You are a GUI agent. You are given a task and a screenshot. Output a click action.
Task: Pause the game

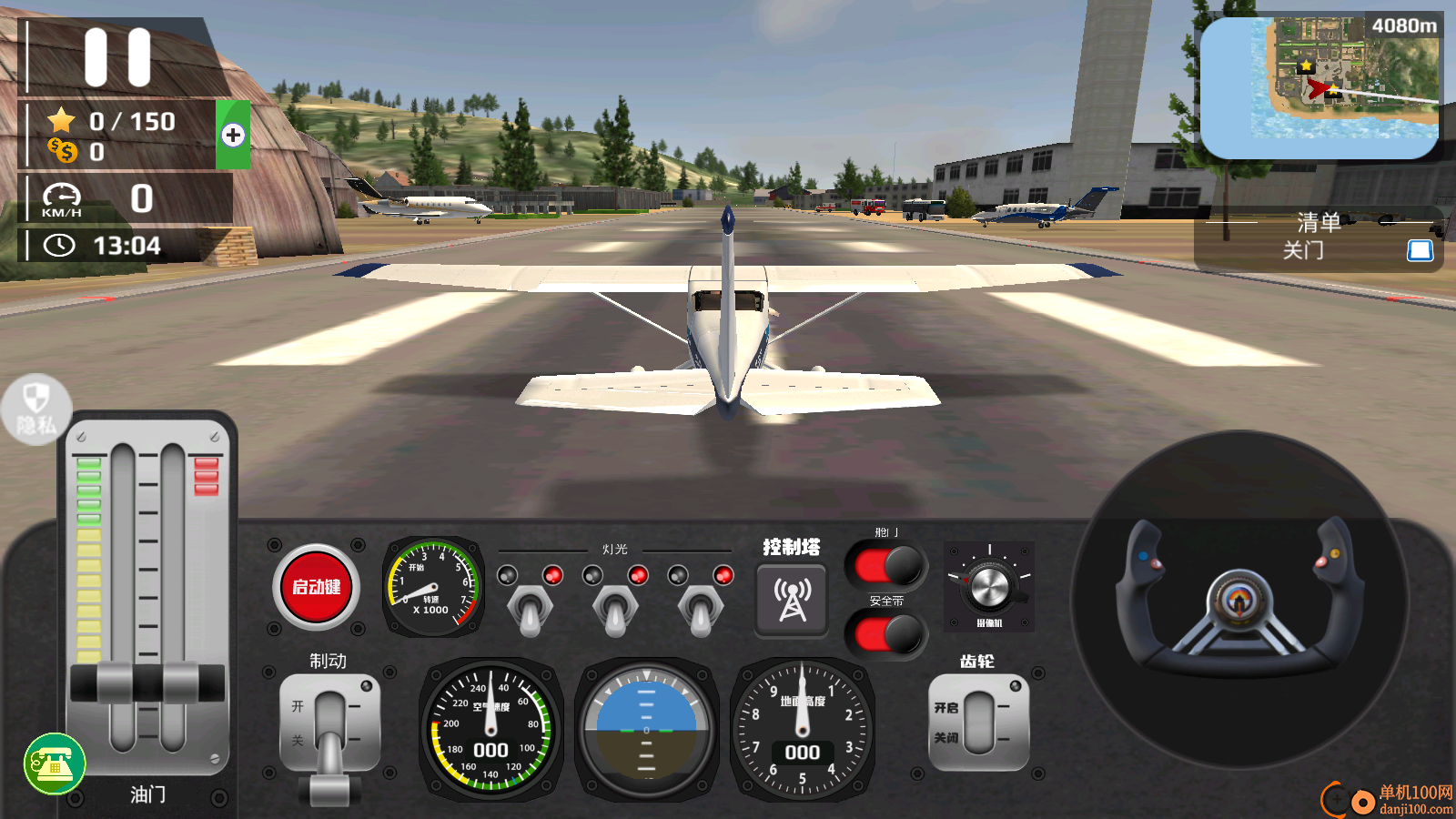pyautogui.click(x=117, y=56)
